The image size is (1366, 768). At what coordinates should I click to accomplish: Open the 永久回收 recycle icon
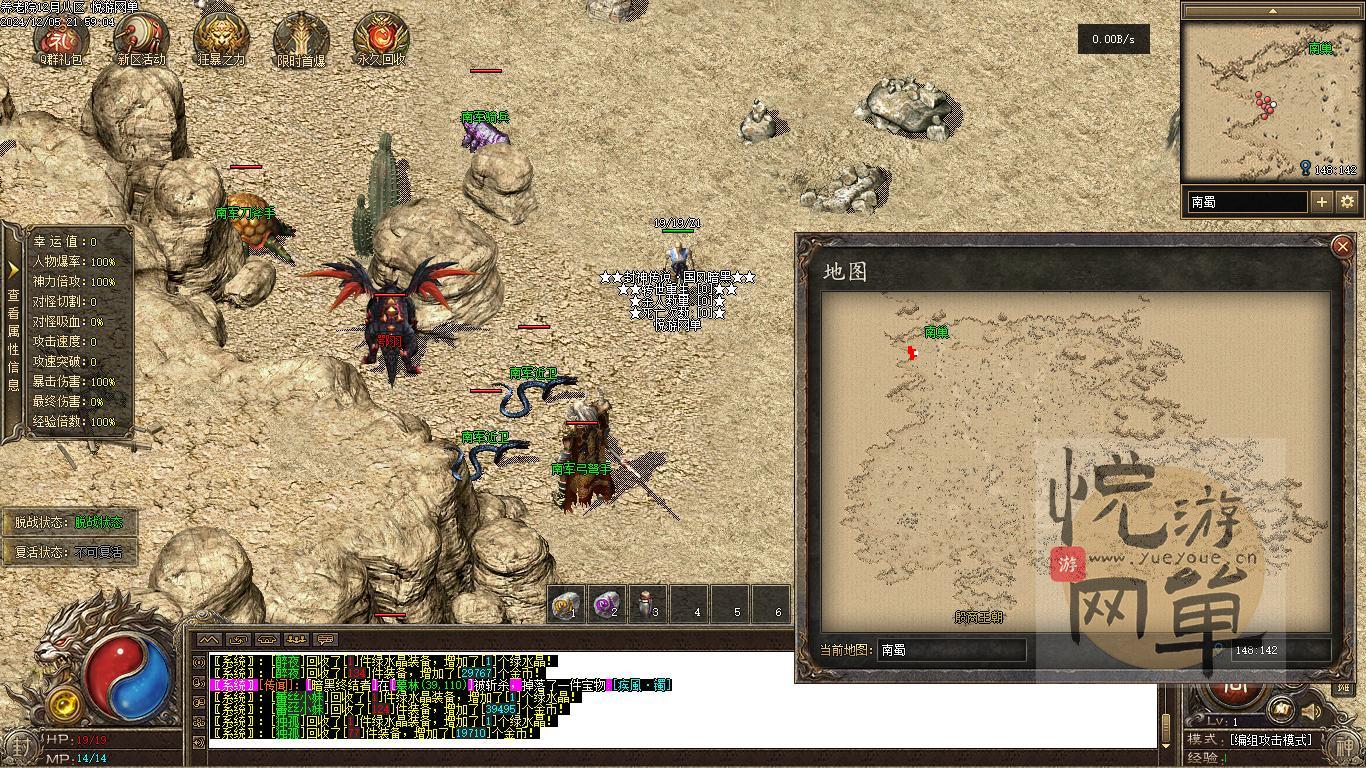pos(381,38)
